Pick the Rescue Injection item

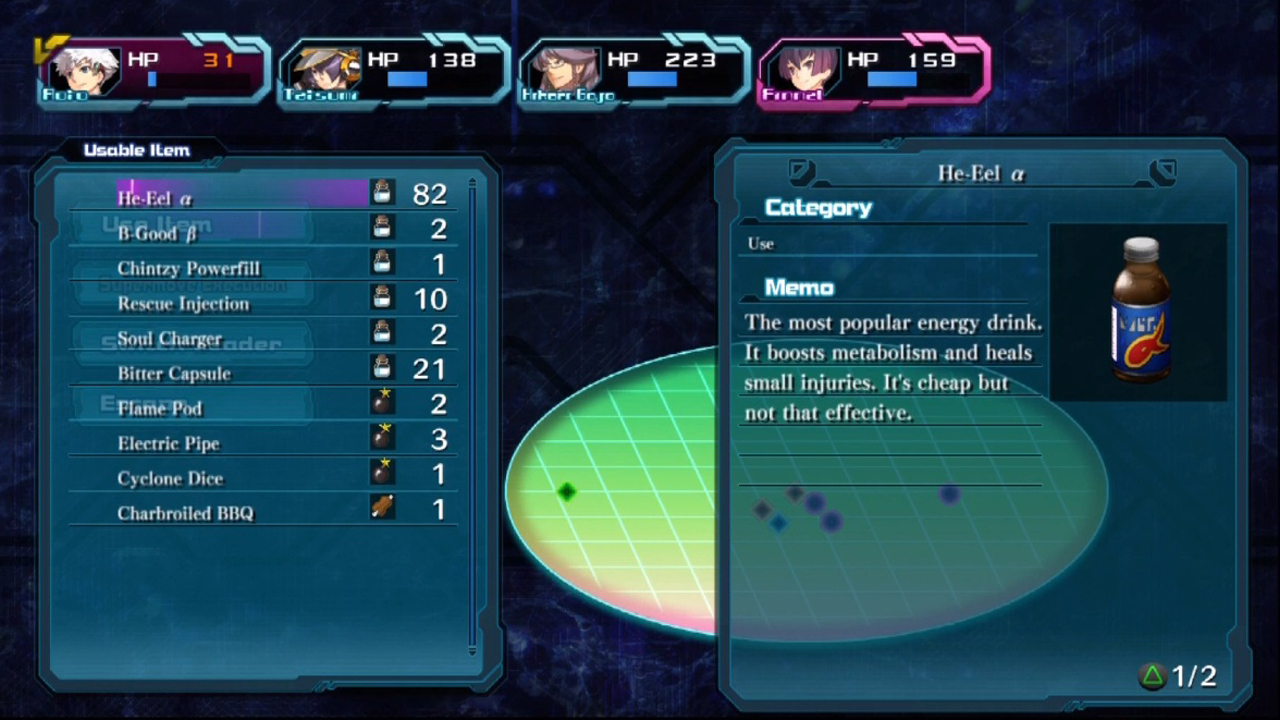[183, 303]
